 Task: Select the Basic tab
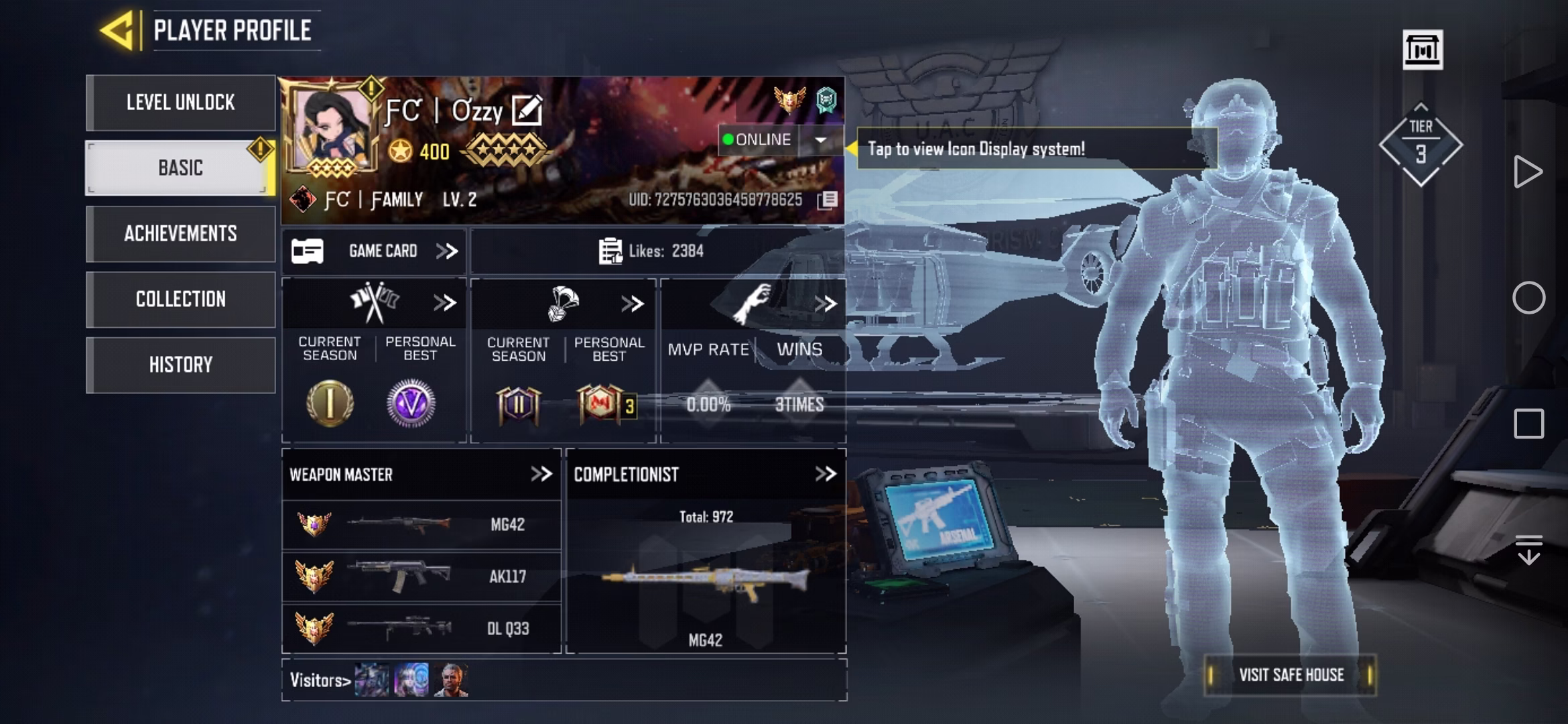coord(180,168)
